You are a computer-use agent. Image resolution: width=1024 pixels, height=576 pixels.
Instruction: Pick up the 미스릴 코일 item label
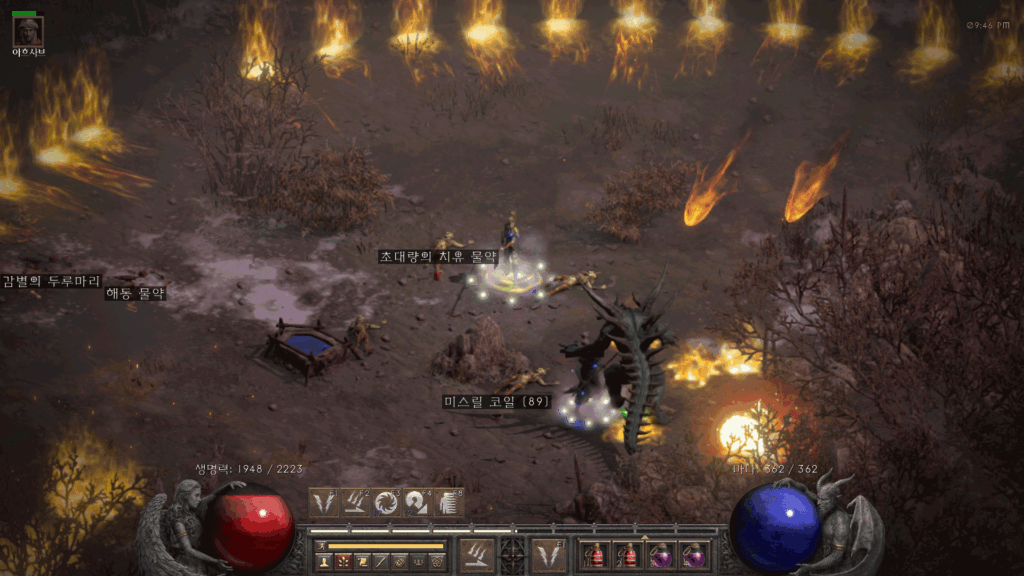click(497, 402)
